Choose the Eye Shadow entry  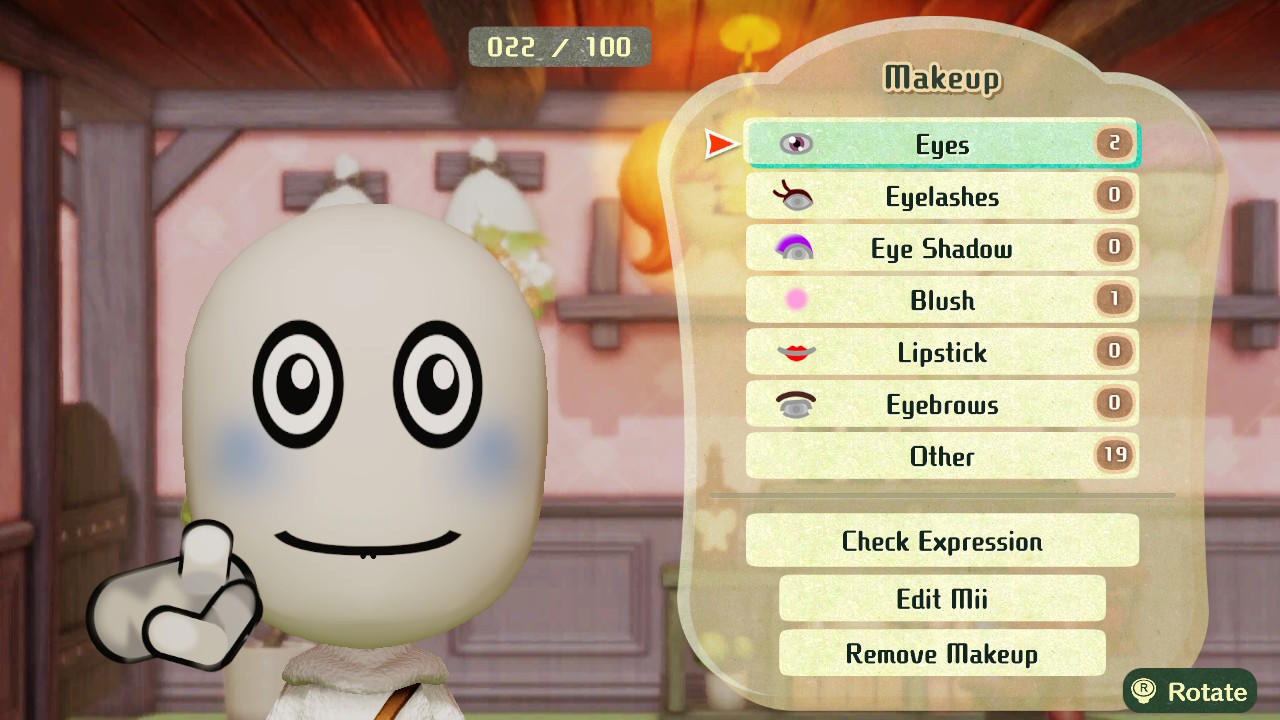tap(941, 249)
